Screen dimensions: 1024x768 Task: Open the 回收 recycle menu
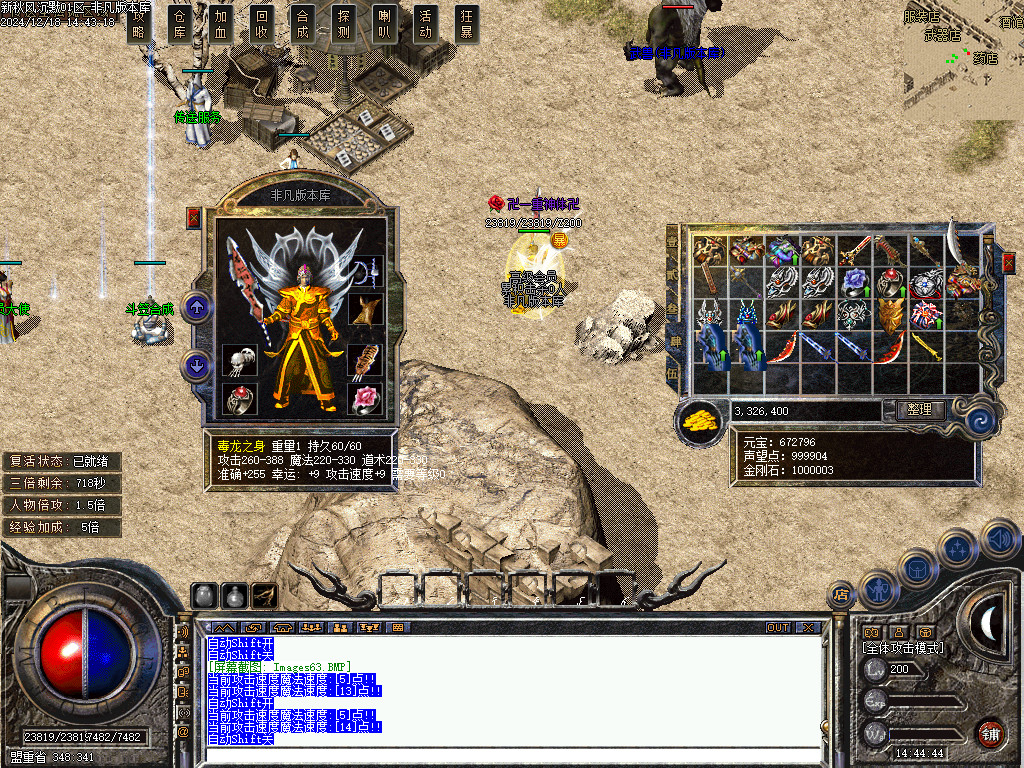pyautogui.click(x=262, y=24)
